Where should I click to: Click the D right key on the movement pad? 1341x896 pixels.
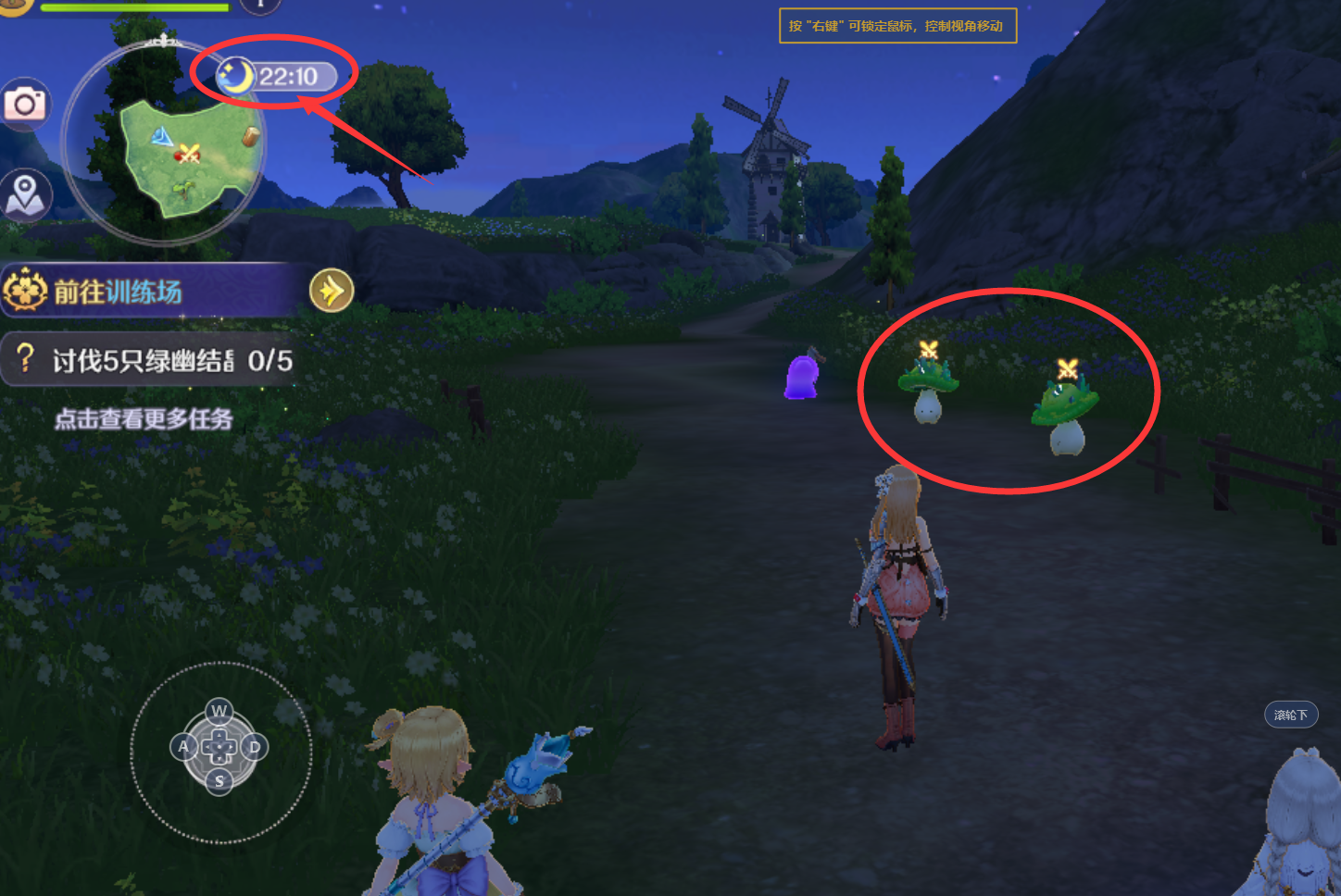[x=255, y=747]
